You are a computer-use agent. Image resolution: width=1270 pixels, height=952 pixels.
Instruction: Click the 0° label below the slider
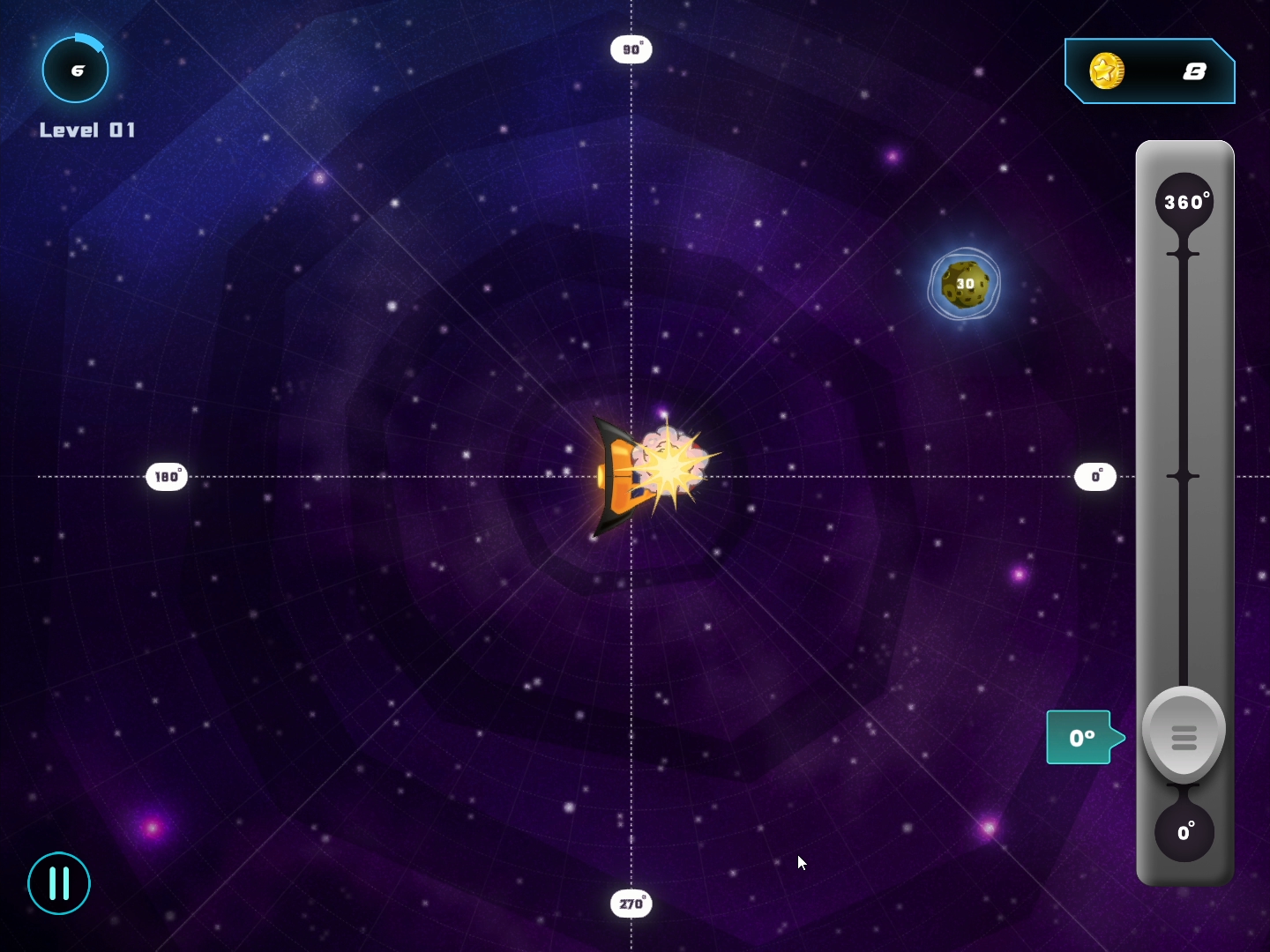[x=1185, y=832]
